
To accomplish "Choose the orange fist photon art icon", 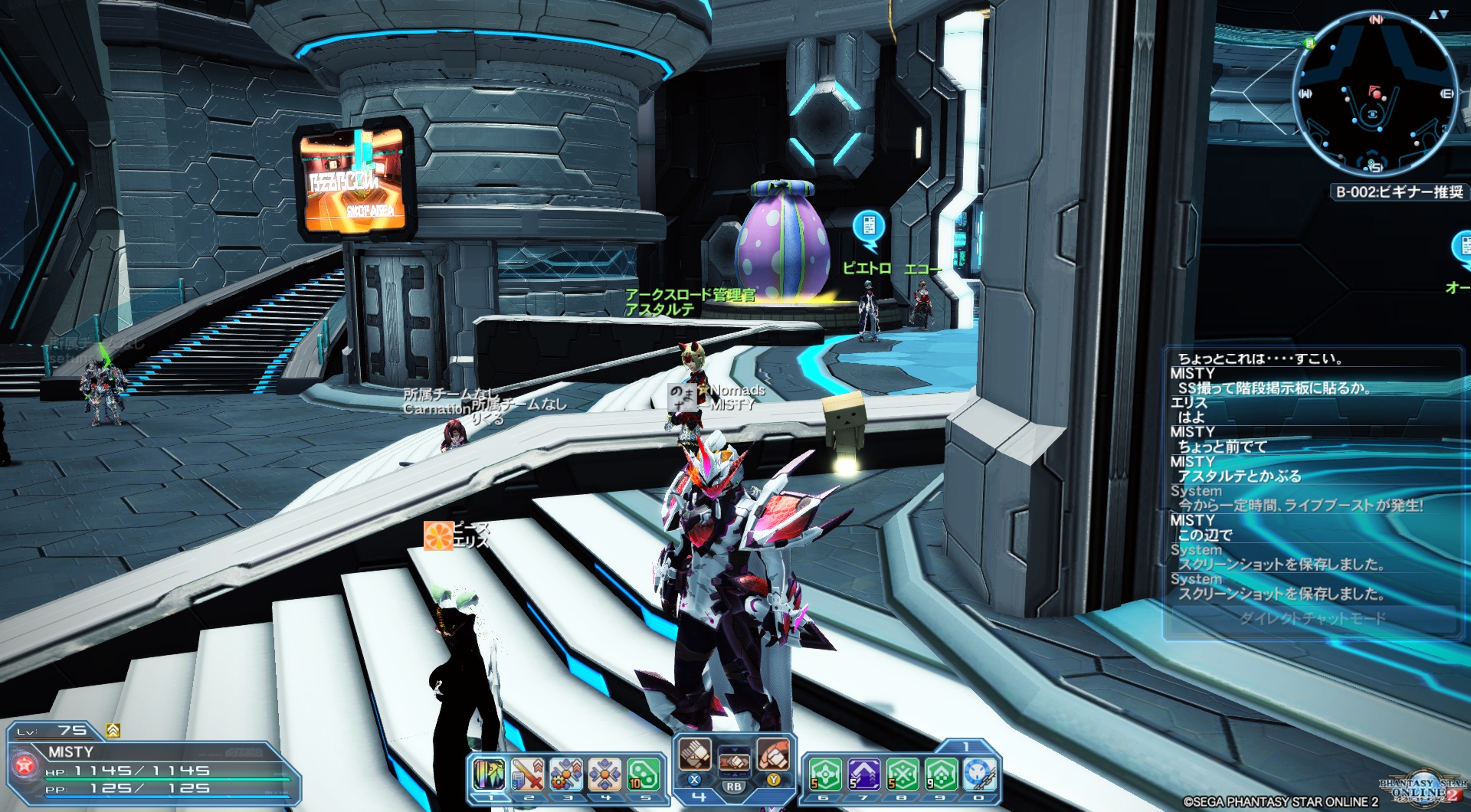I will coord(773,753).
